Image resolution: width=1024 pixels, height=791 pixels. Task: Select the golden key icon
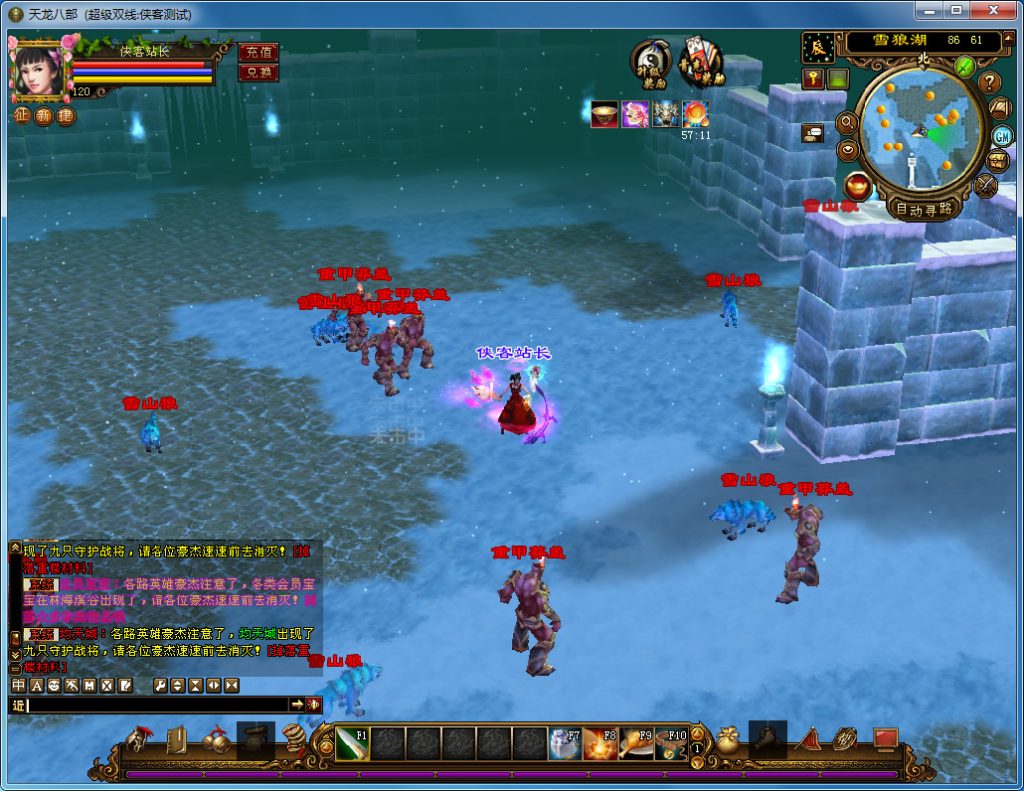tap(813, 78)
